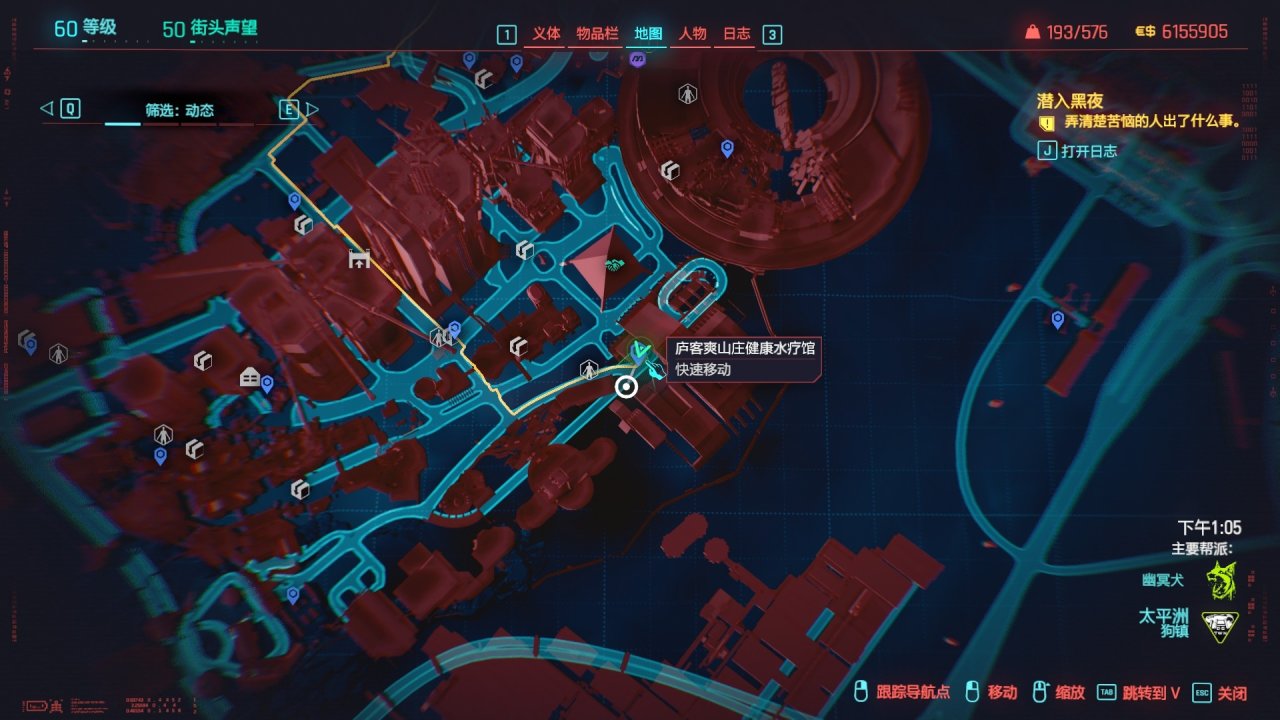The width and height of the screenshot is (1280, 720).
Task: Click the handshake icon on the pyramid
Action: tap(613, 265)
